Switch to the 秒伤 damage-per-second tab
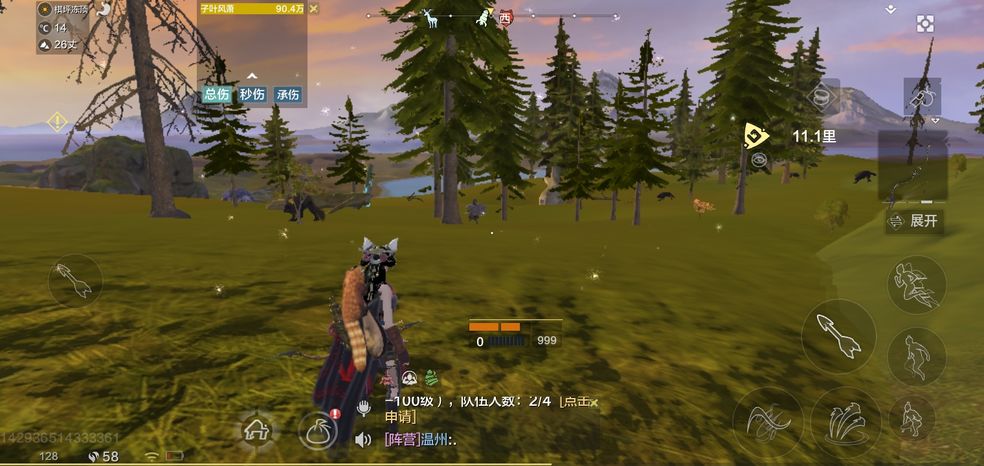The width and height of the screenshot is (984, 466). pos(252,95)
